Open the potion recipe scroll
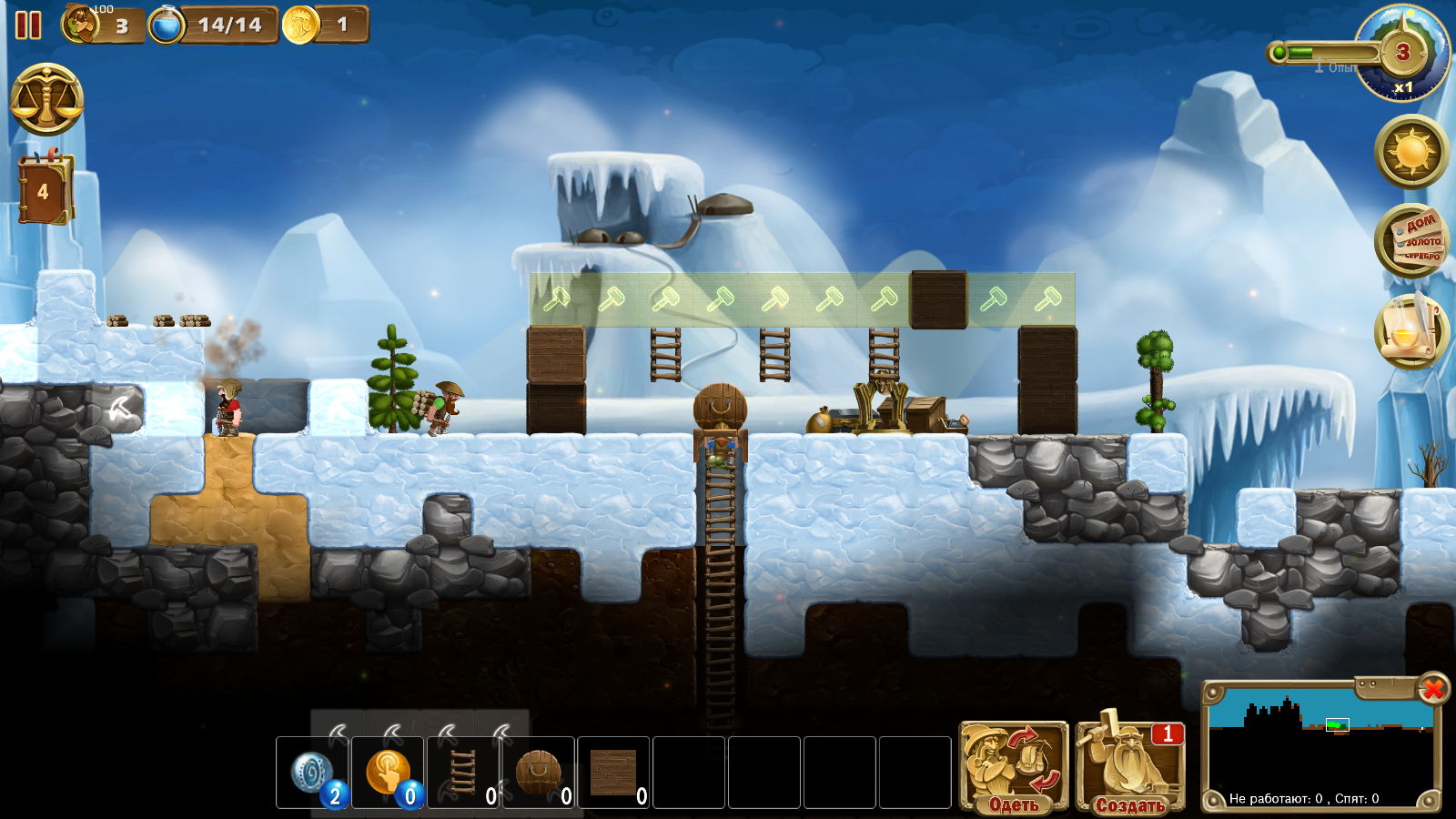The height and width of the screenshot is (819, 1456). [x=1411, y=329]
